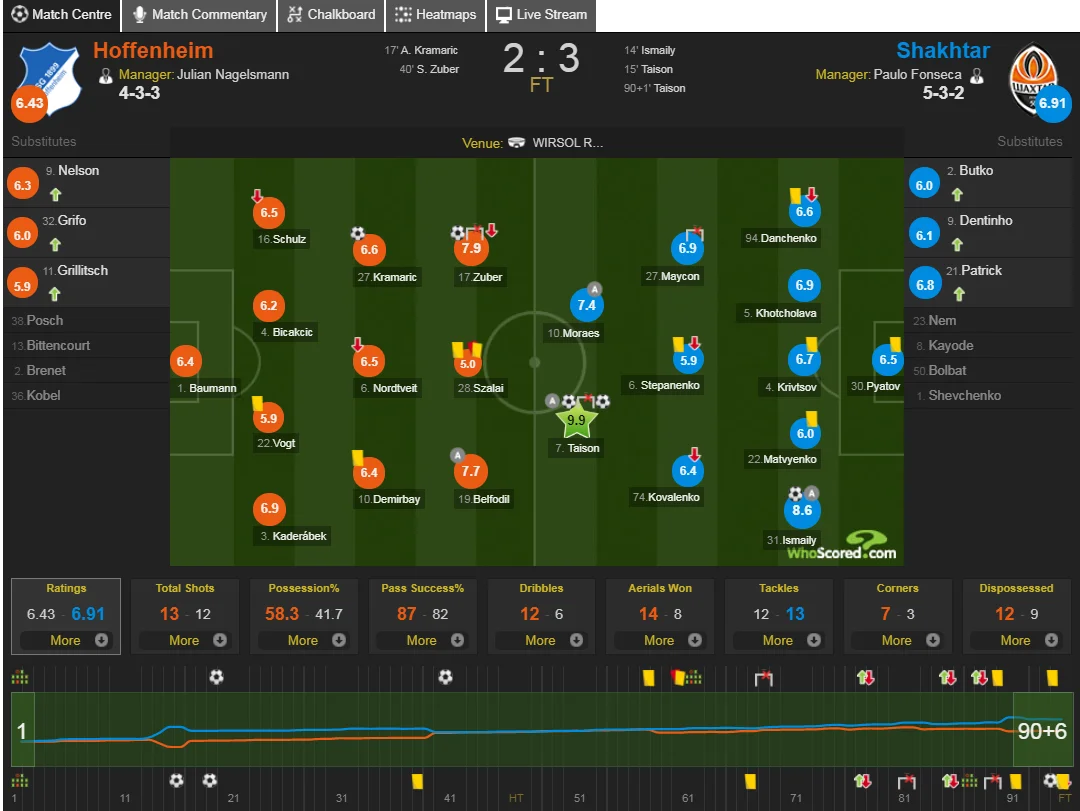Open the Live Stream tab
The width and height of the screenshot is (1080, 811).
[542, 15]
